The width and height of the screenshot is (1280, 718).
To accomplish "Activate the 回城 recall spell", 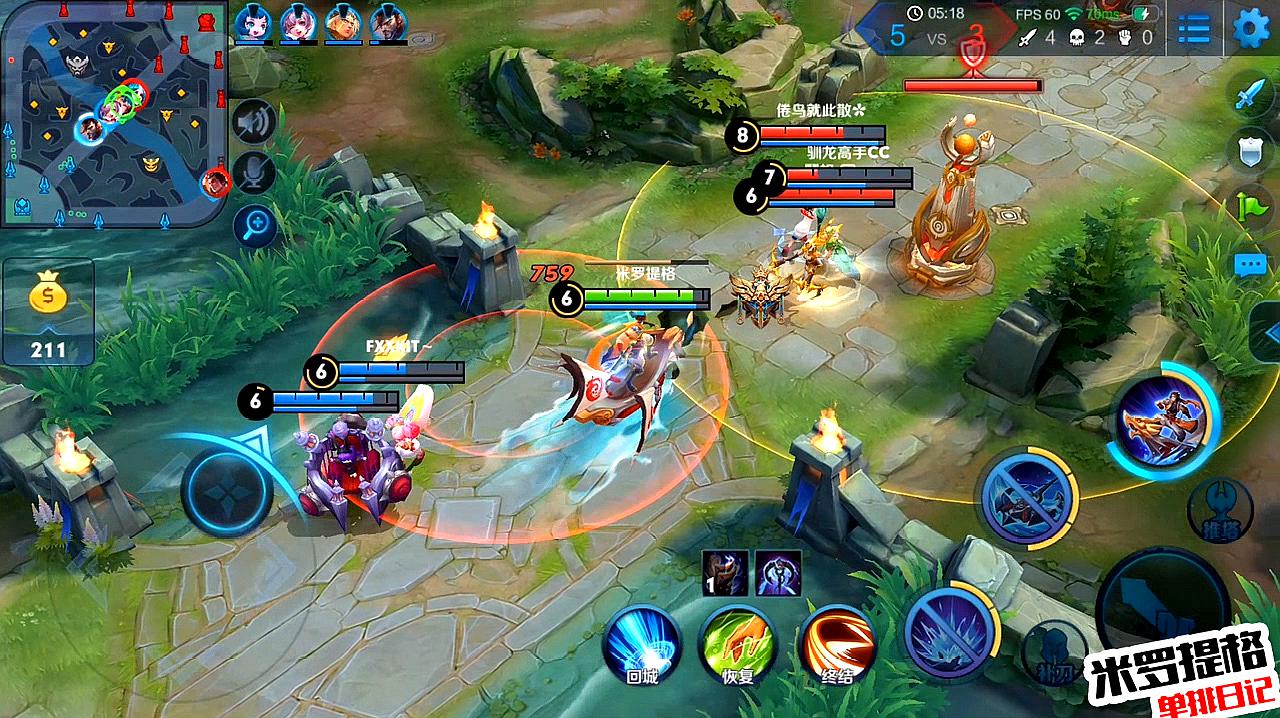I will (641, 643).
